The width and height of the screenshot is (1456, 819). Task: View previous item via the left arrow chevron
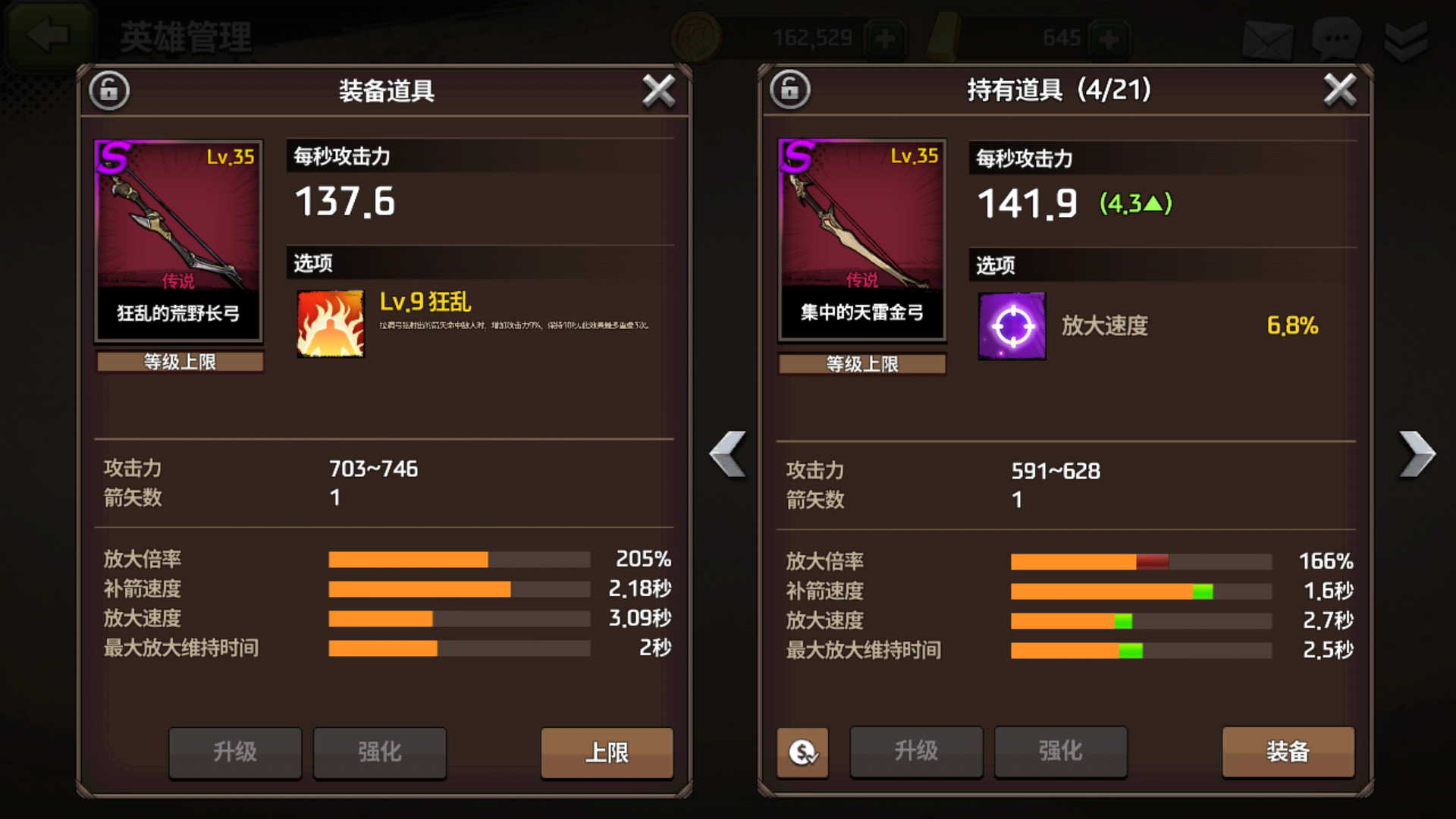(726, 455)
